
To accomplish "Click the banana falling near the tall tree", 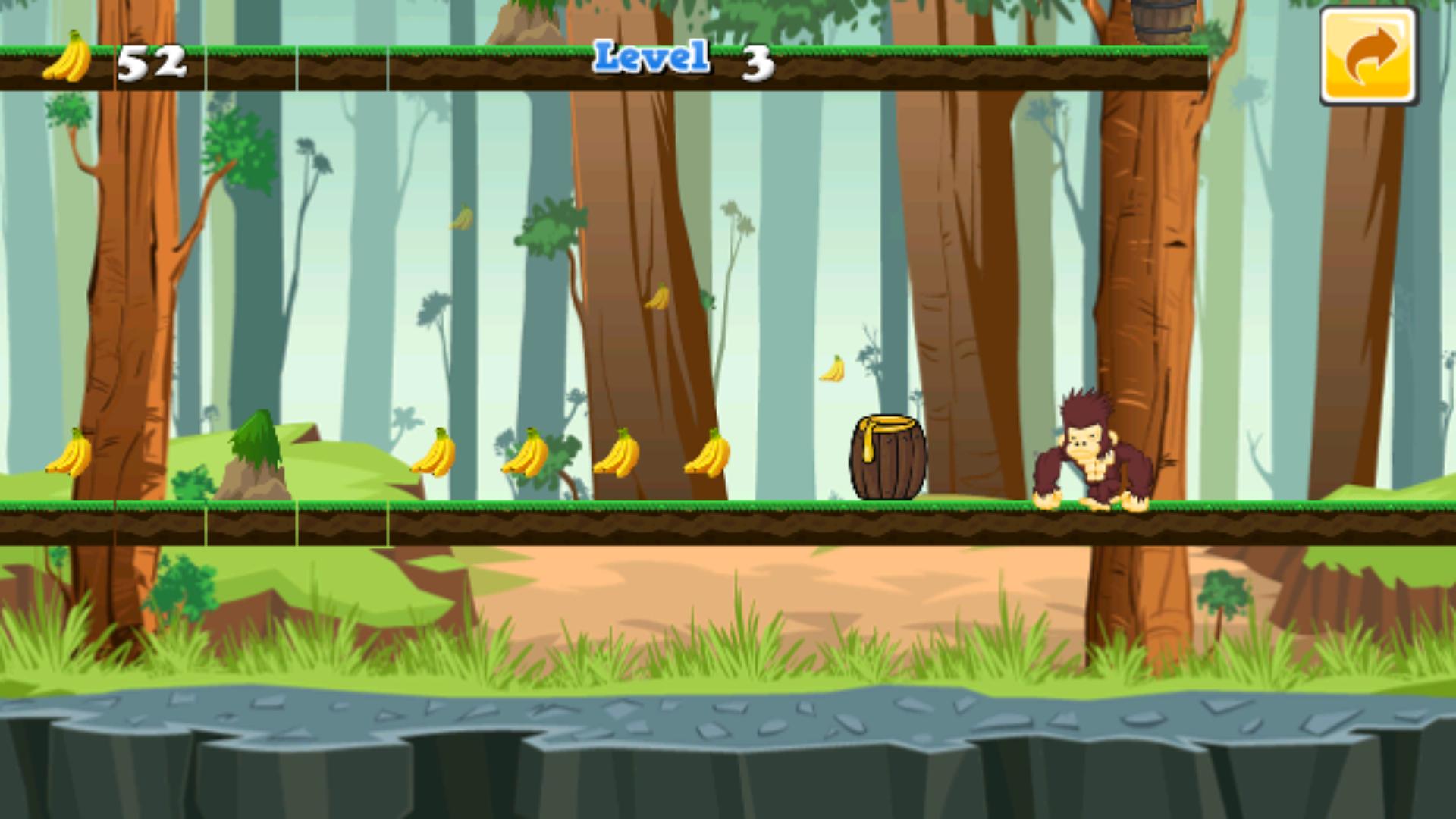I will click(x=656, y=297).
